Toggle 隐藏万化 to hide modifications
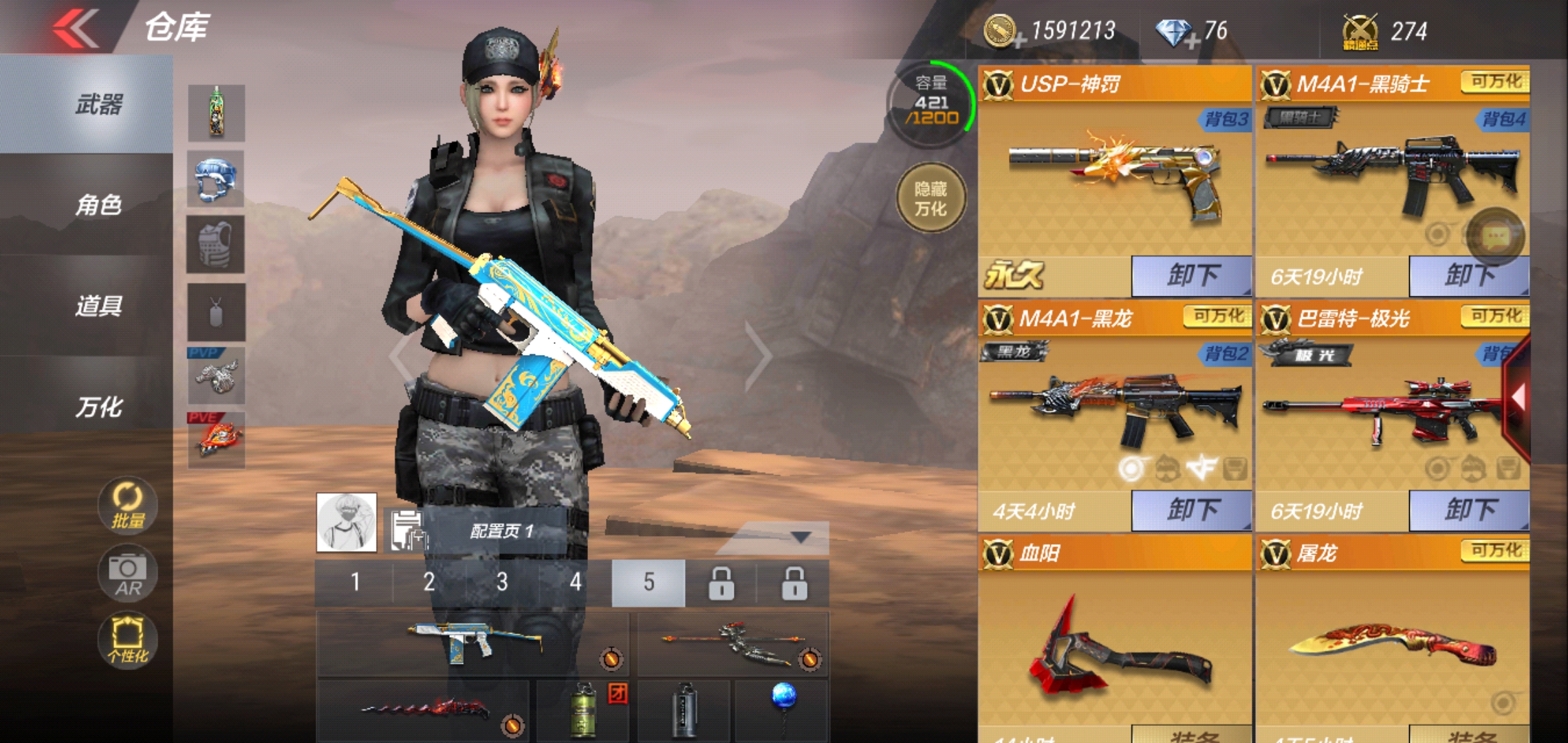 tap(932, 197)
